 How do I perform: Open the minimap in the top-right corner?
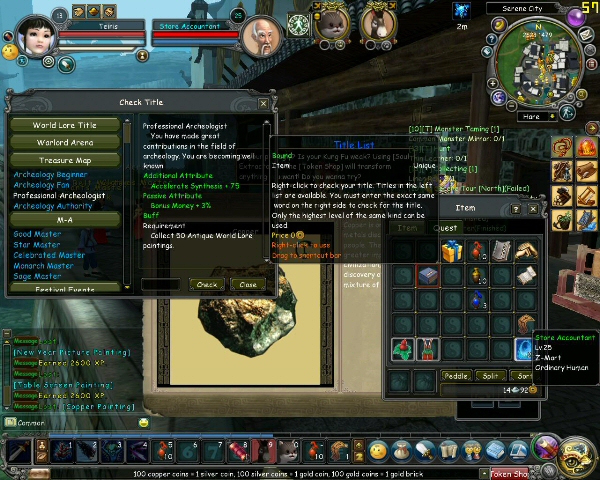pos(538,57)
